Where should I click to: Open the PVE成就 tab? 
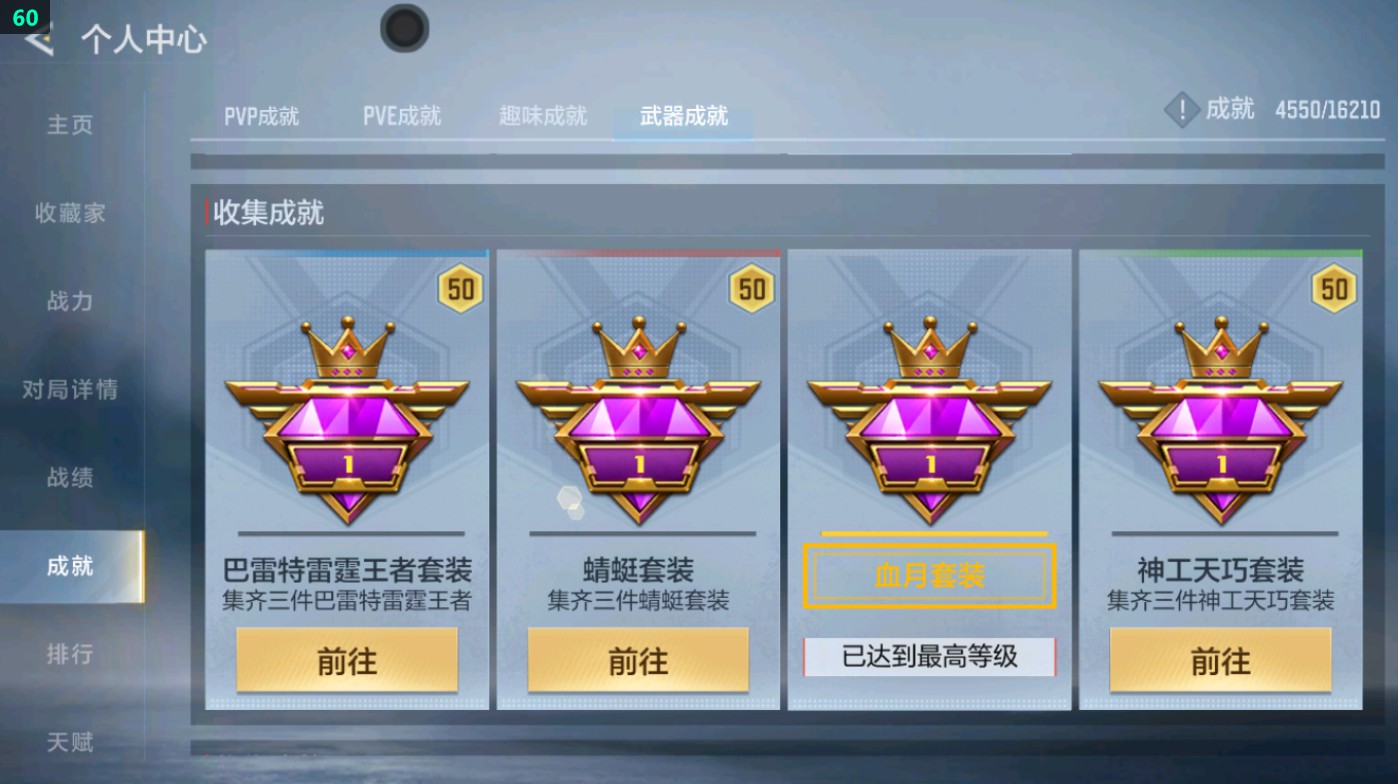click(x=402, y=115)
